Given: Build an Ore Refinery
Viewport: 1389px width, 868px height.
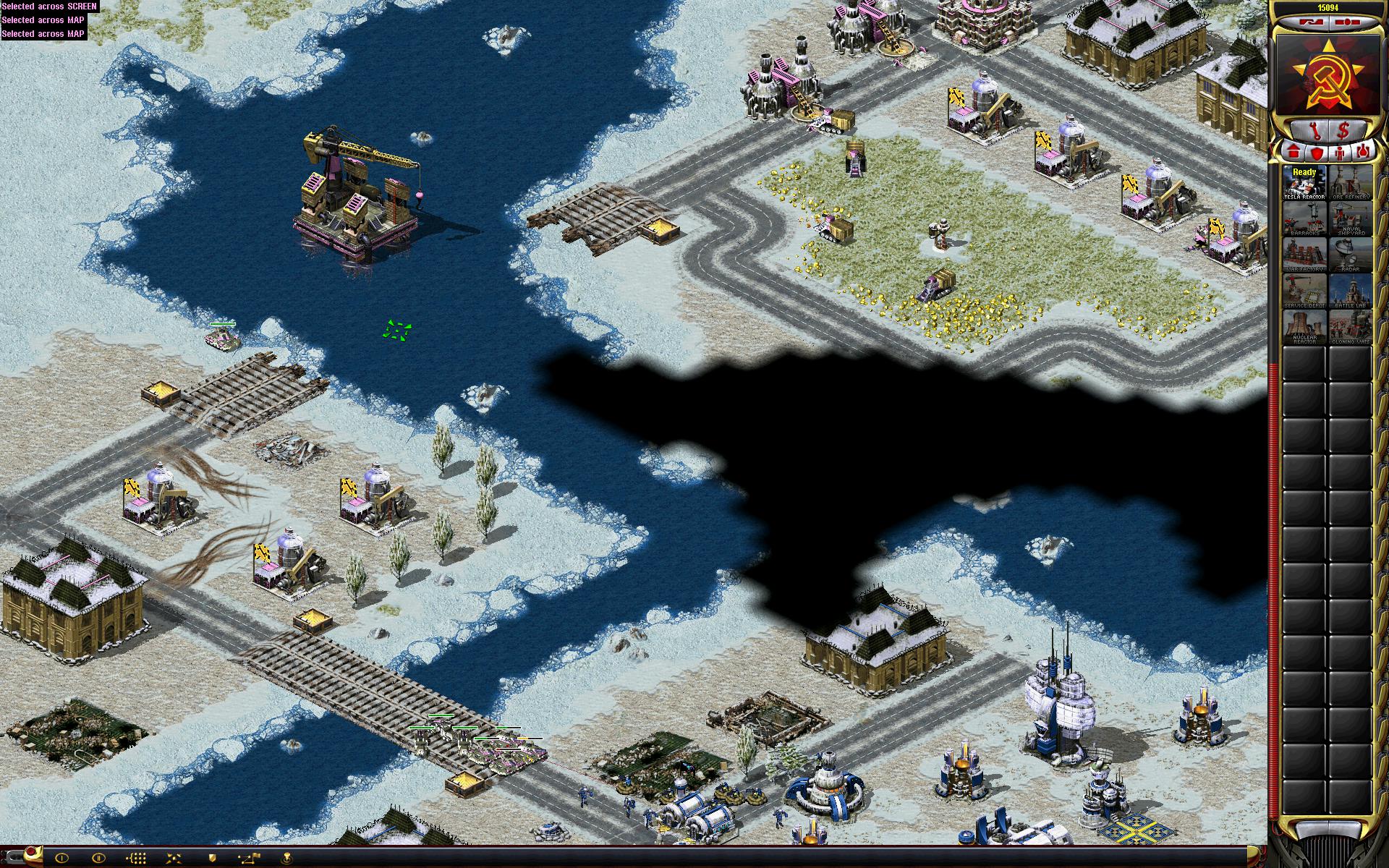Looking at the screenshot, I should (x=1349, y=183).
